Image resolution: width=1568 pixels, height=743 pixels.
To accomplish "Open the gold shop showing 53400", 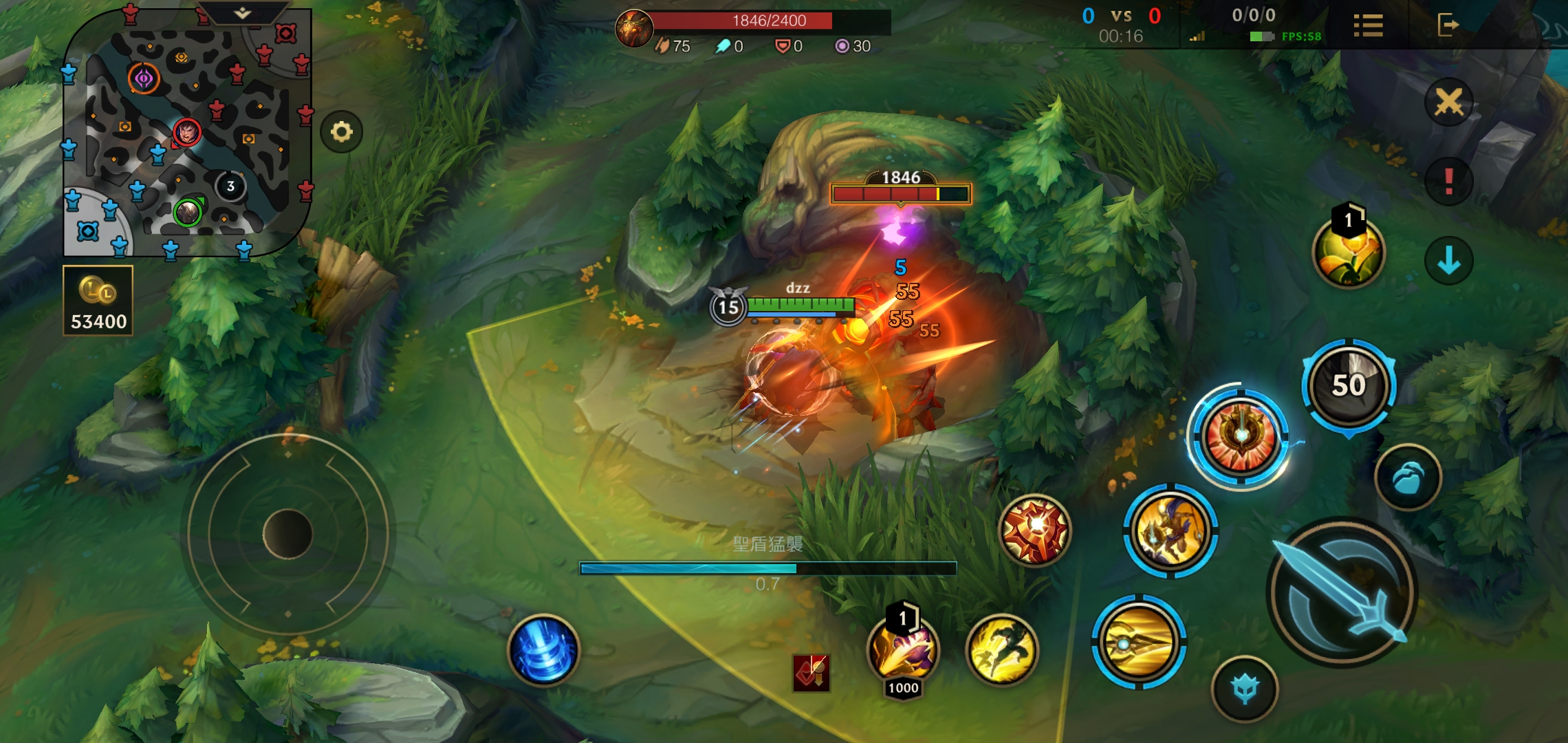I will point(98,301).
